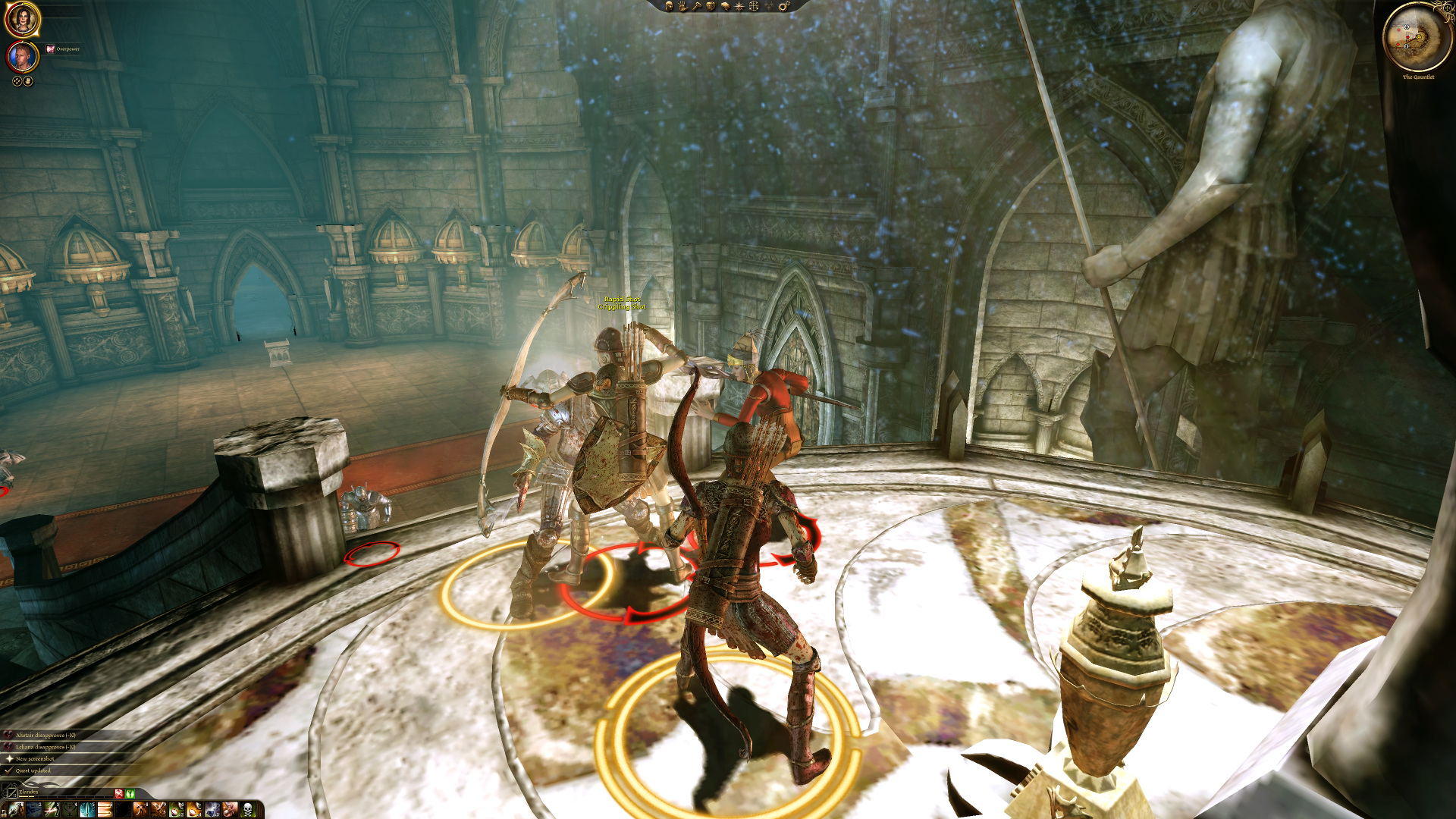
Task: Open the game options gear icon
Action: click(x=784, y=6)
